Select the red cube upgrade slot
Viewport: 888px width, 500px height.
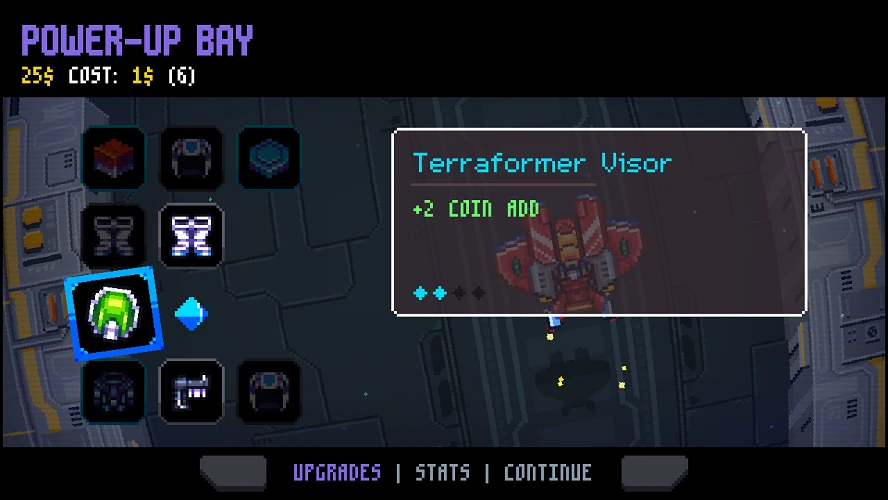tap(113, 158)
